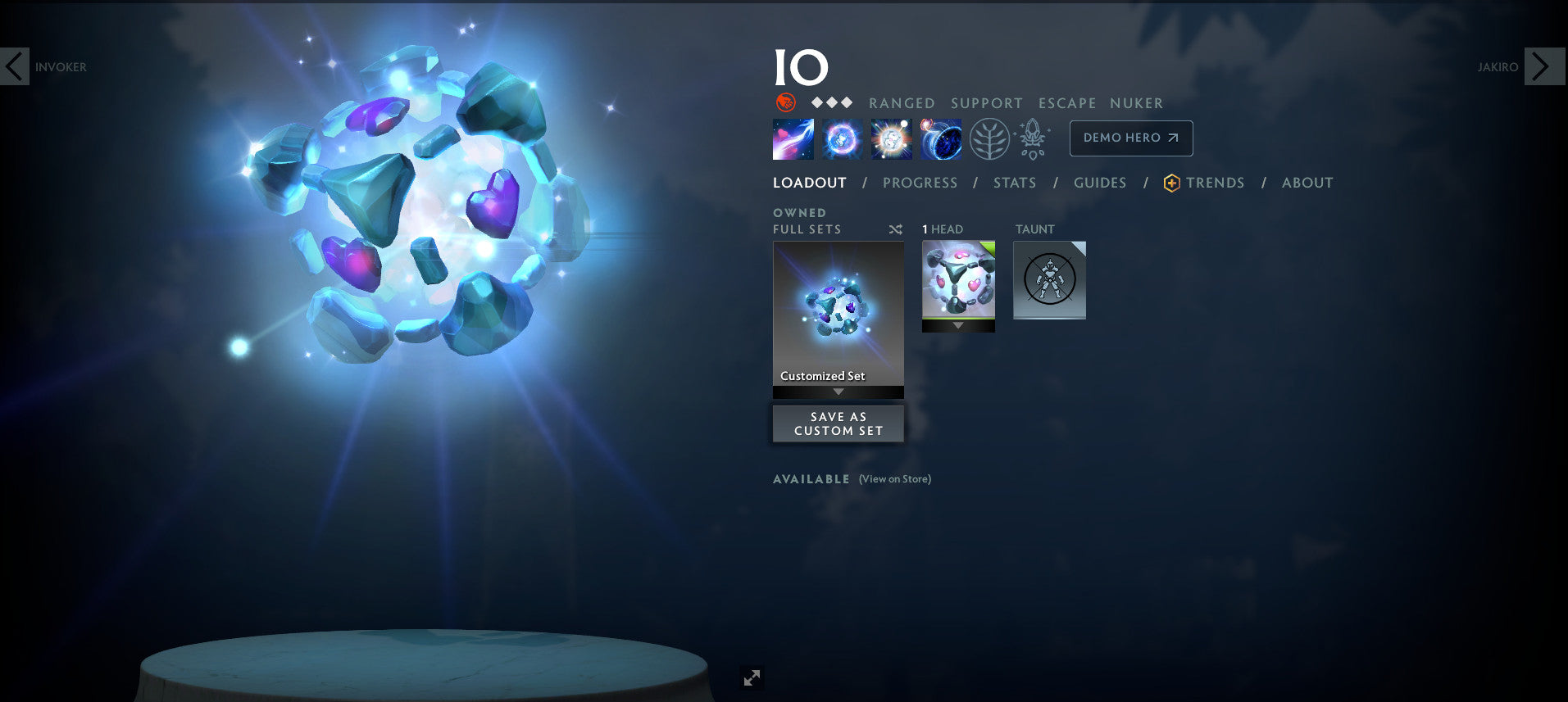Click Io's attribute icon beside the diamonds
1568x702 pixels.
(x=784, y=103)
